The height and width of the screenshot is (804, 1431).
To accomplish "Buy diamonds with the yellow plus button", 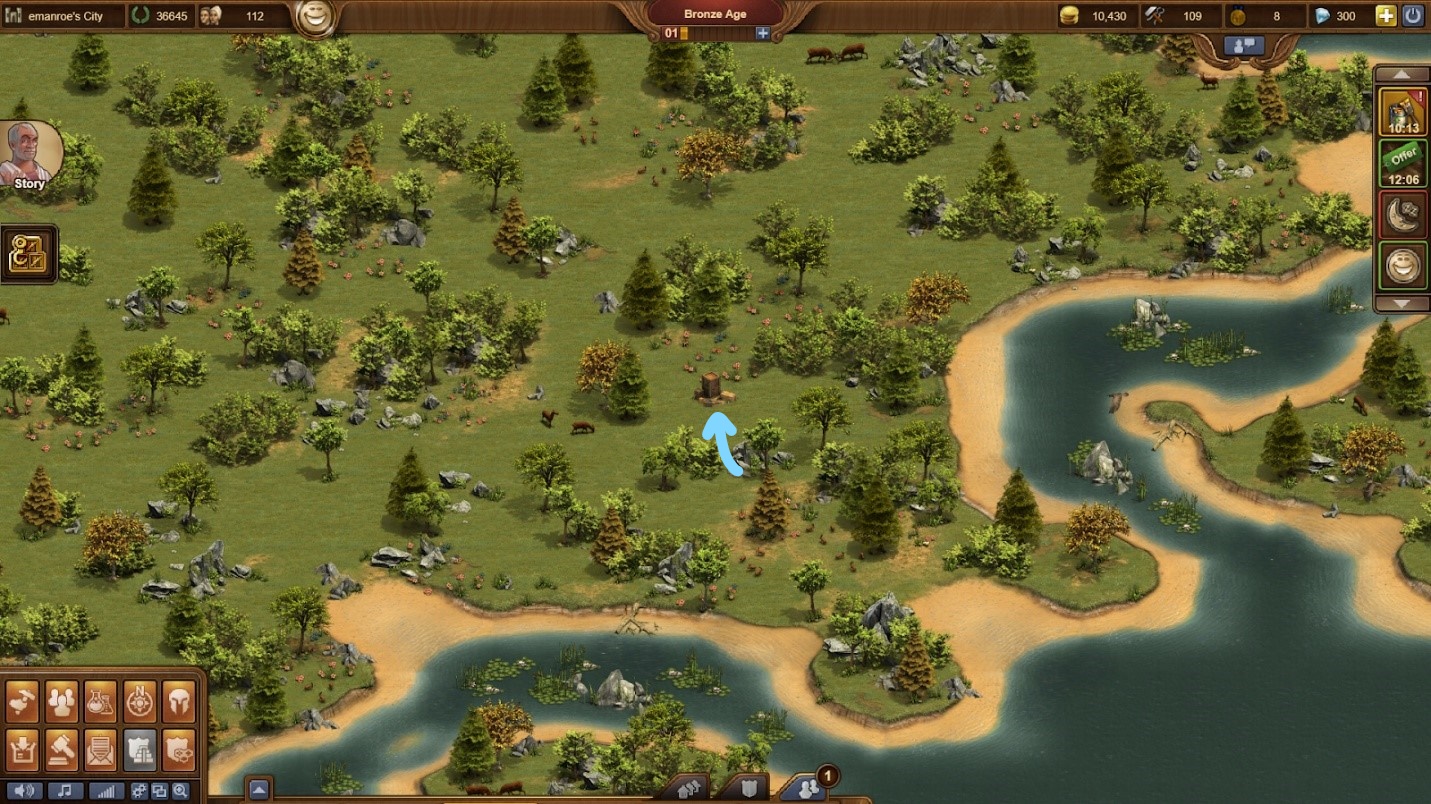I will click(x=1385, y=16).
